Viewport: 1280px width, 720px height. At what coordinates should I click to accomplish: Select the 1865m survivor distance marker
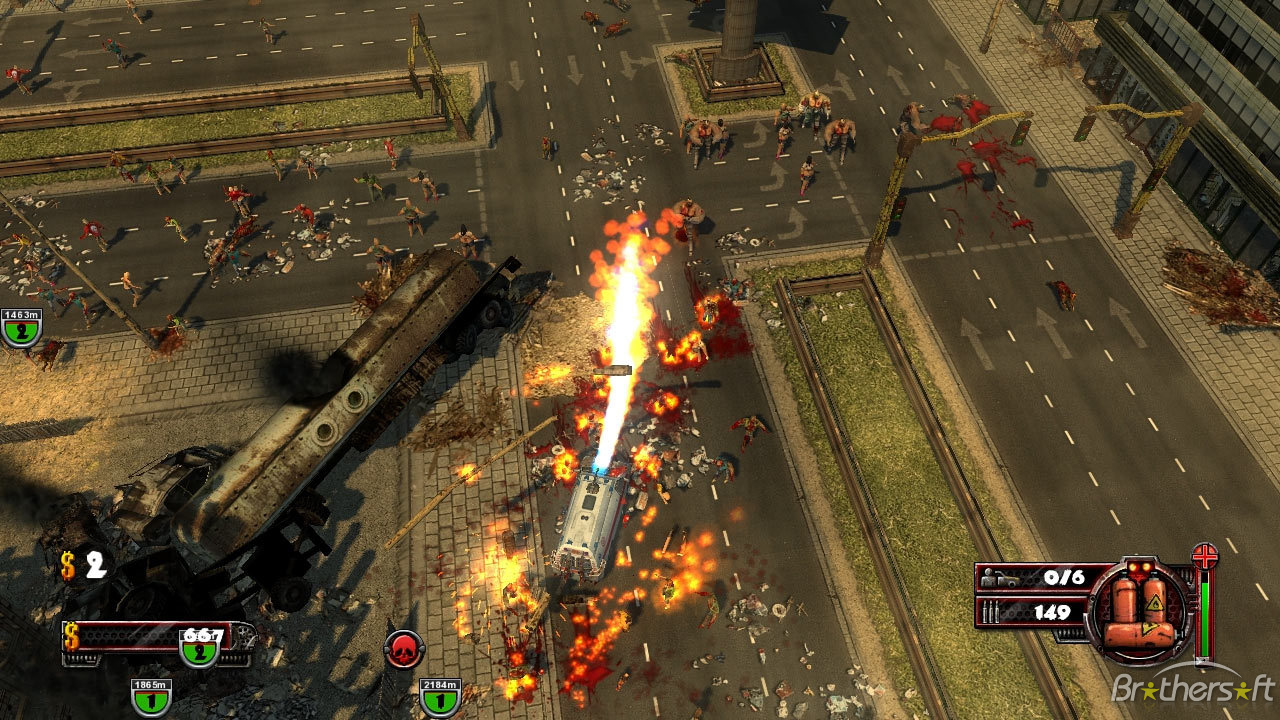pos(150,697)
